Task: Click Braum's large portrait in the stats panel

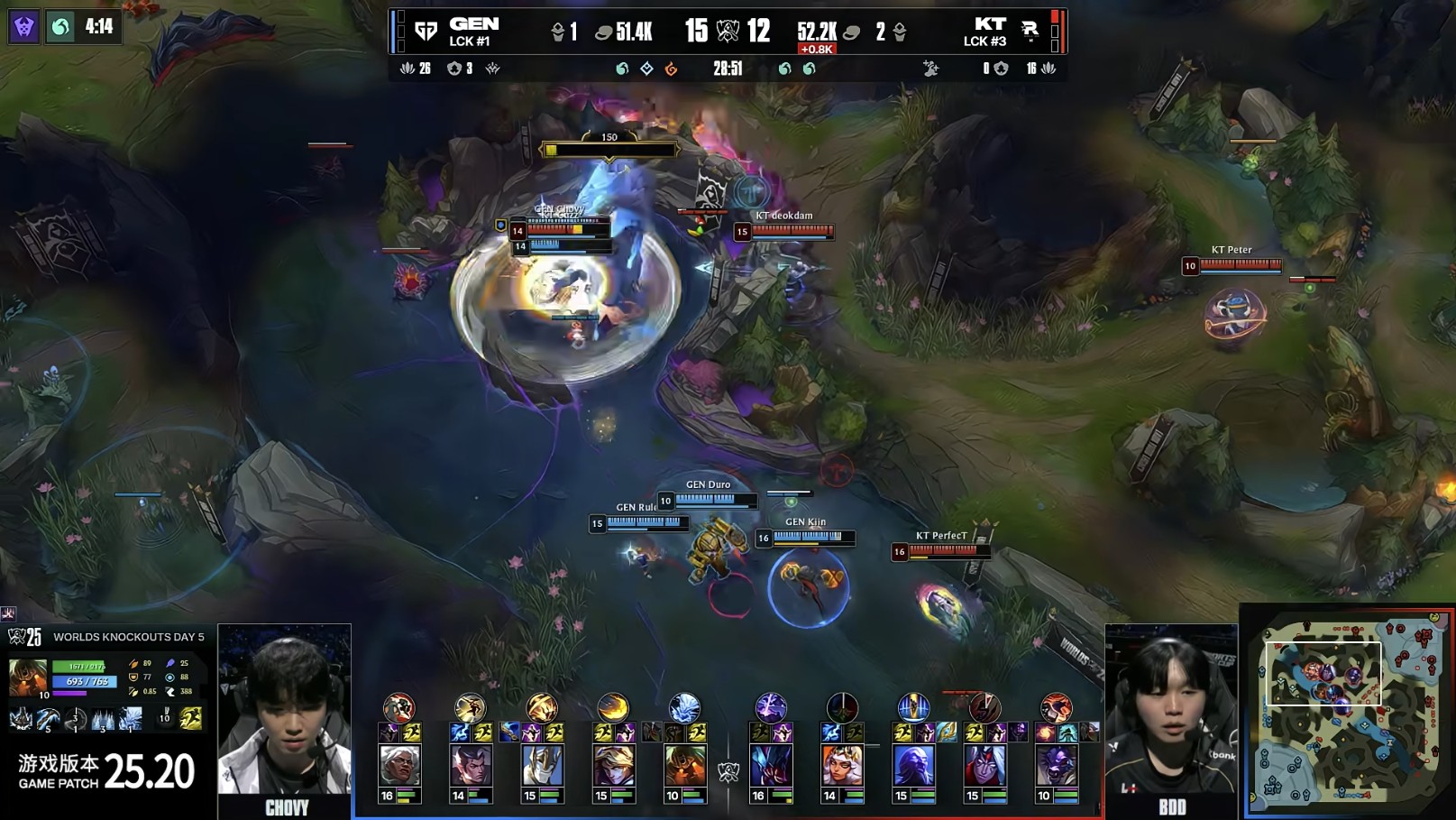Action: 28,678
